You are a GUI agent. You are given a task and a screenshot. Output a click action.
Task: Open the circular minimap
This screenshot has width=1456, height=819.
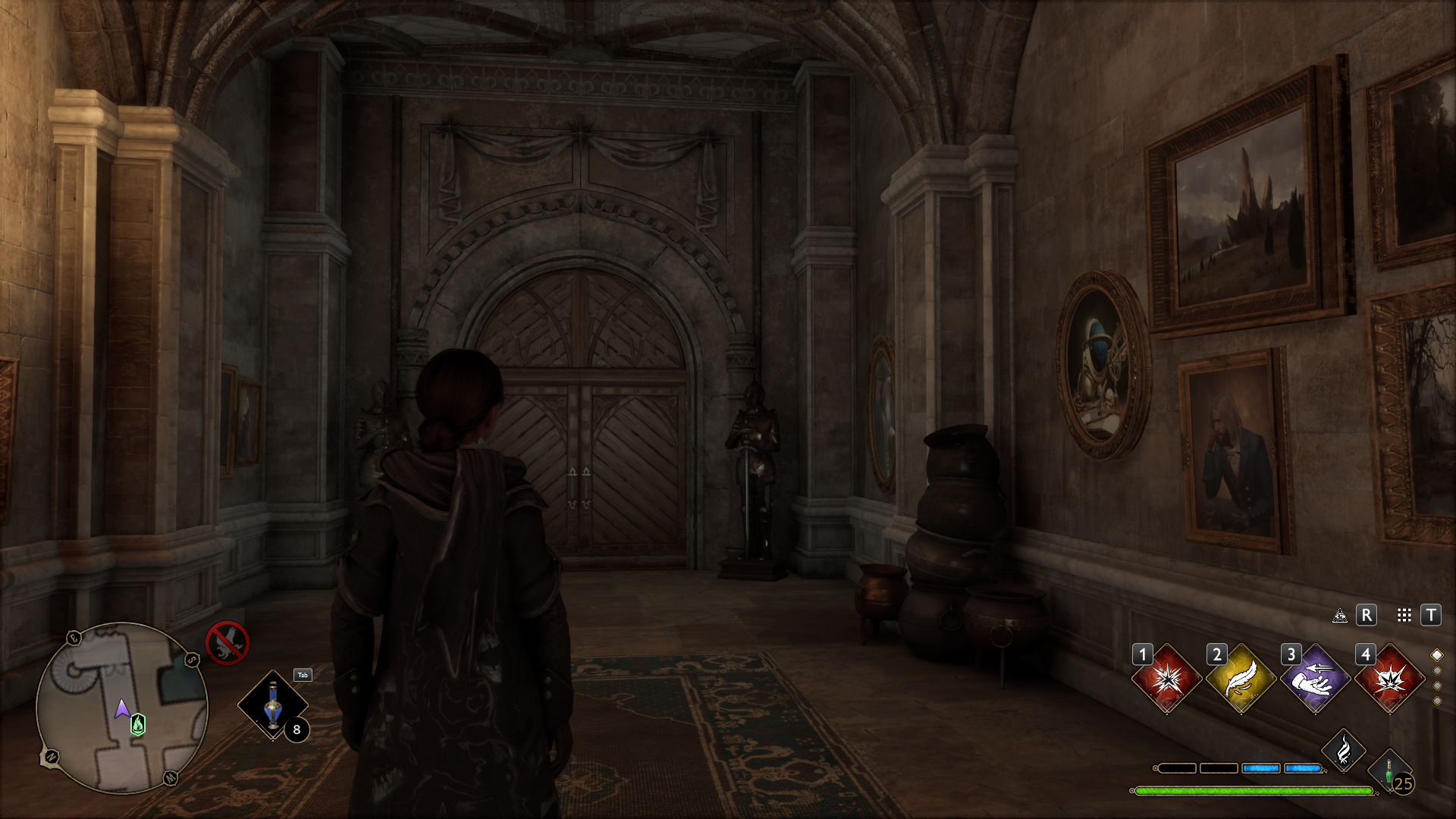pos(121,708)
